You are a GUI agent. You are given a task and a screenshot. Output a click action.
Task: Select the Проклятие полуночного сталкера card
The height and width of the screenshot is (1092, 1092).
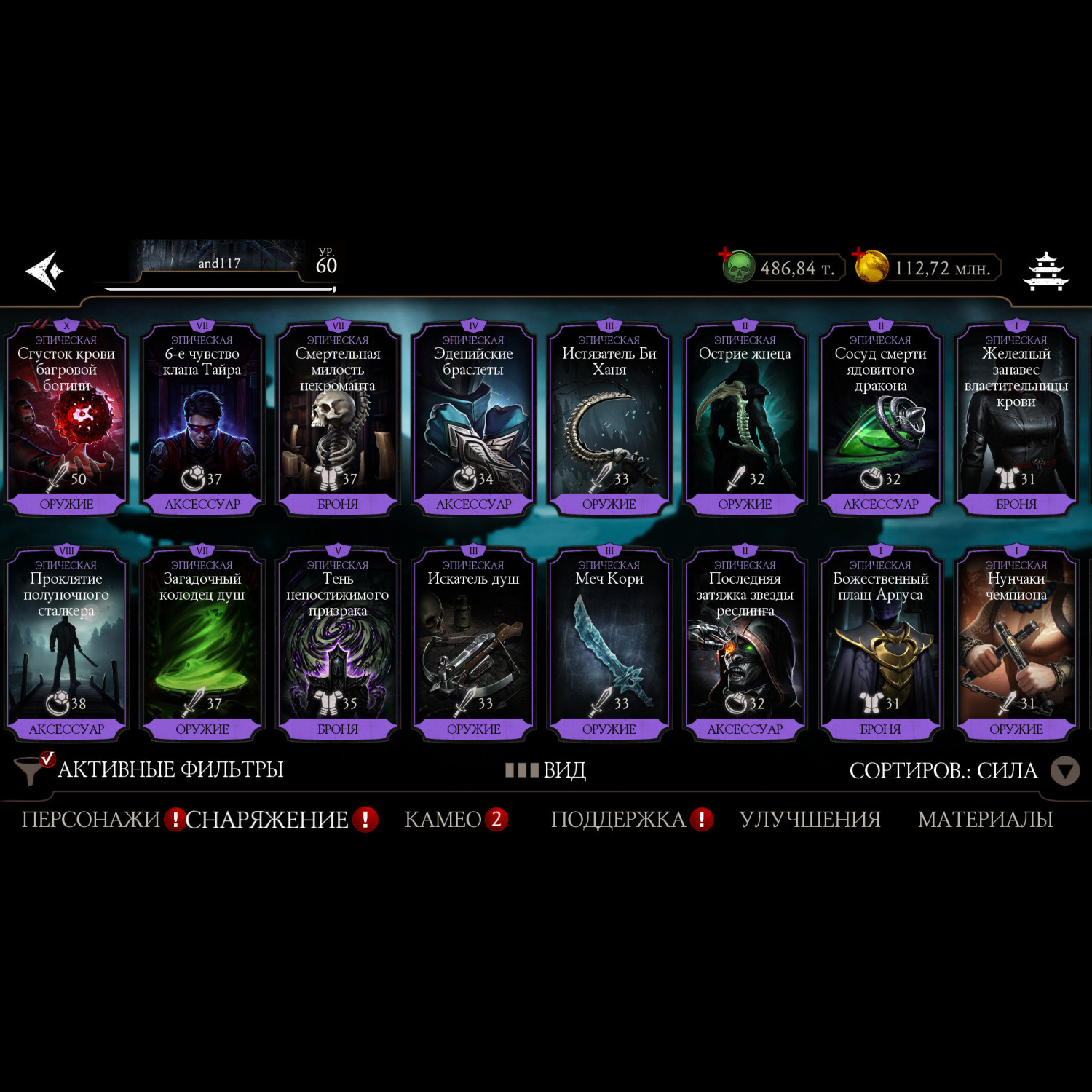point(66,645)
